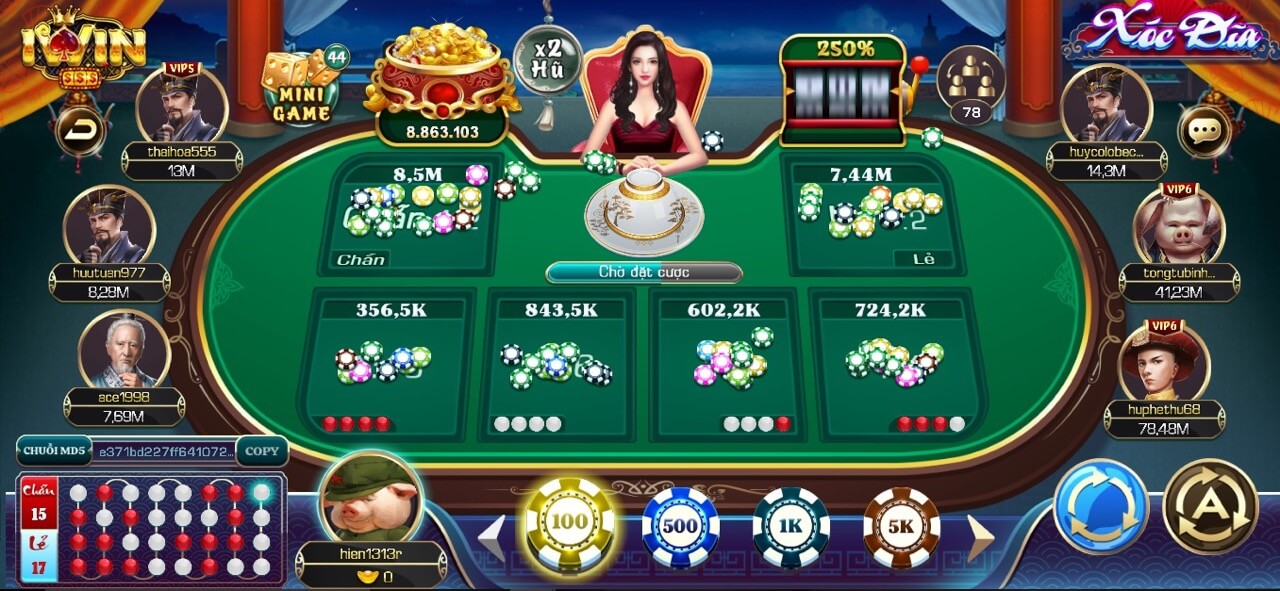Pick the 1K chip

tap(791, 526)
